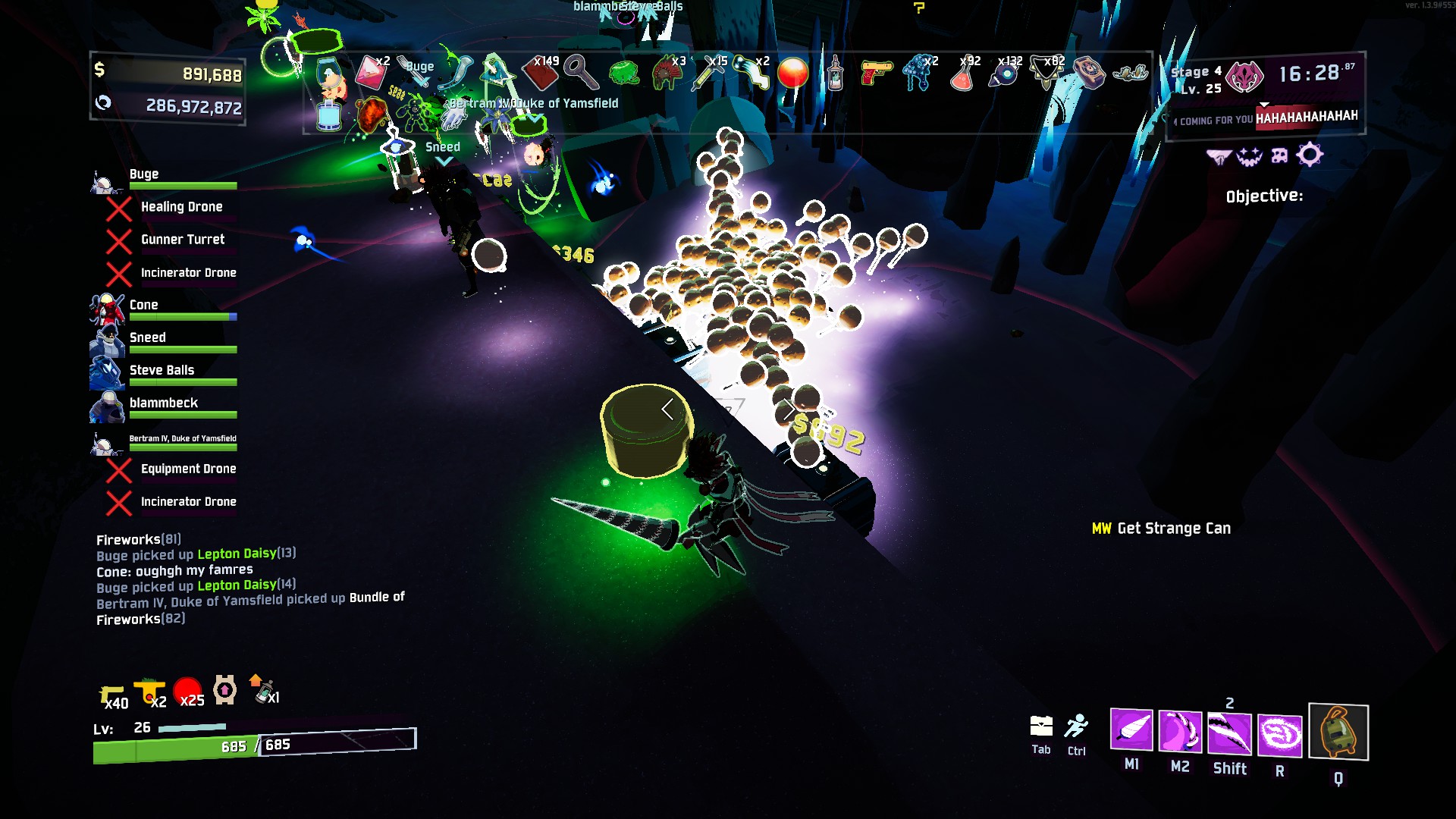1456x819 pixels.
Task: Choose the red flask item with x92
Action: coord(962,74)
